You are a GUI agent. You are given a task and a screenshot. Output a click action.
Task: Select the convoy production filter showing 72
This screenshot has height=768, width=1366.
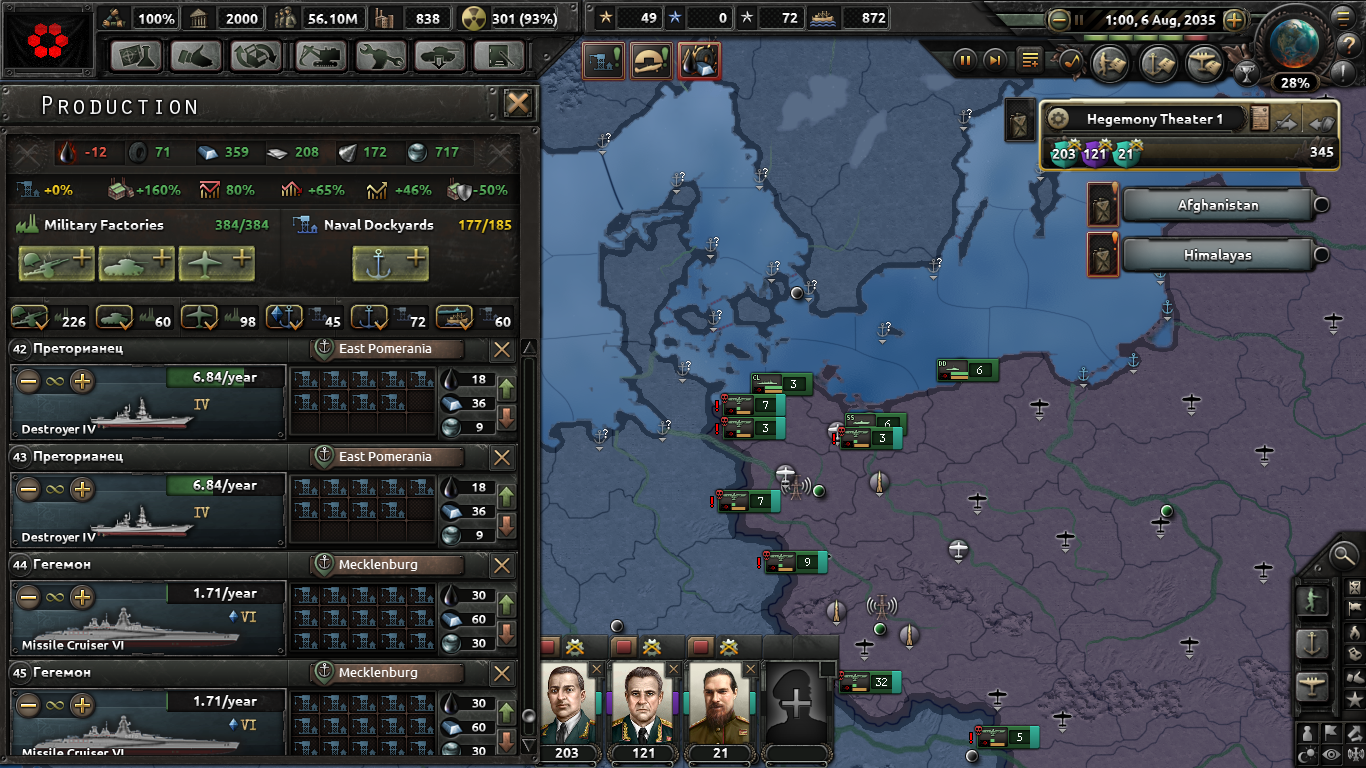[x=369, y=317]
